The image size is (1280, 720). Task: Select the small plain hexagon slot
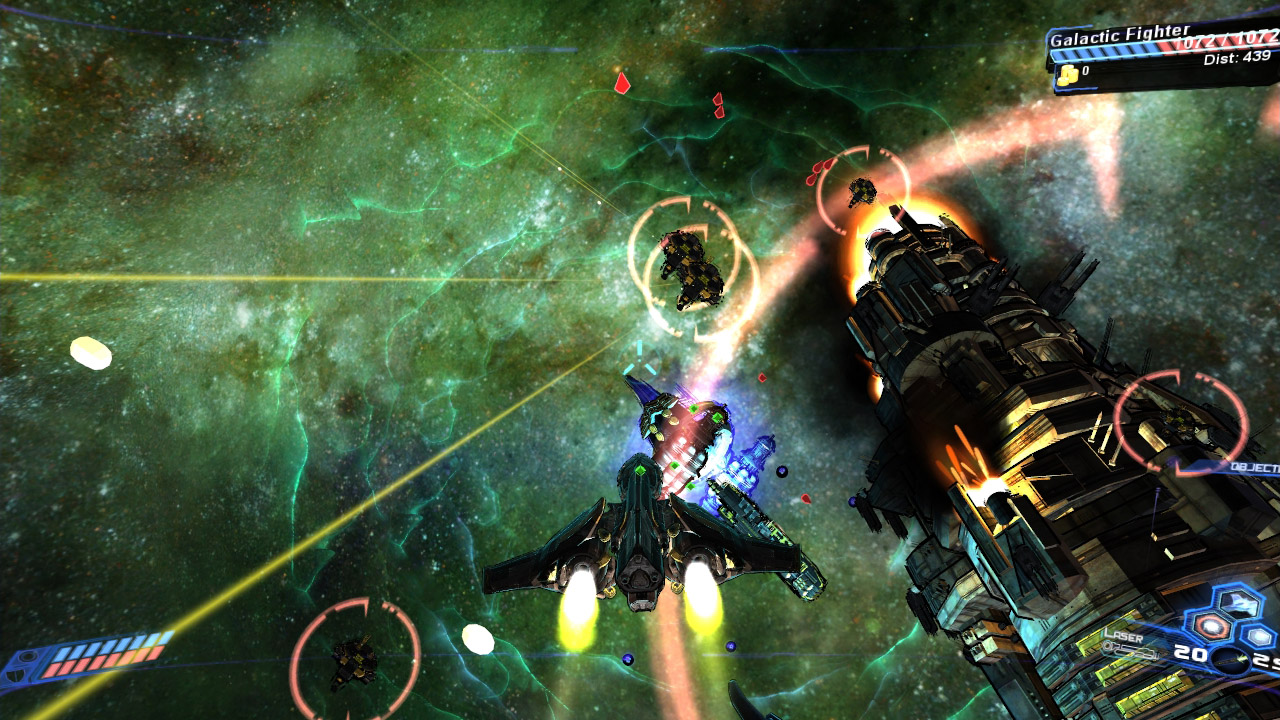1260,635
